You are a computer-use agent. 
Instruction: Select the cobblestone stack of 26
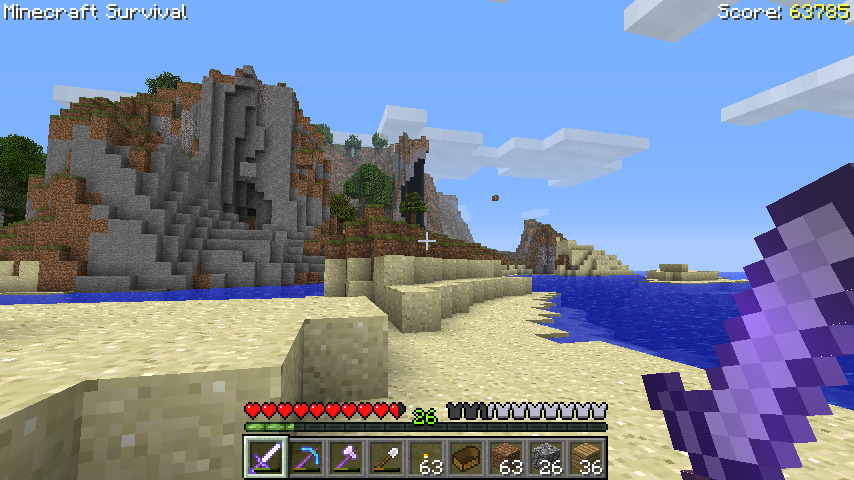point(546,458)
